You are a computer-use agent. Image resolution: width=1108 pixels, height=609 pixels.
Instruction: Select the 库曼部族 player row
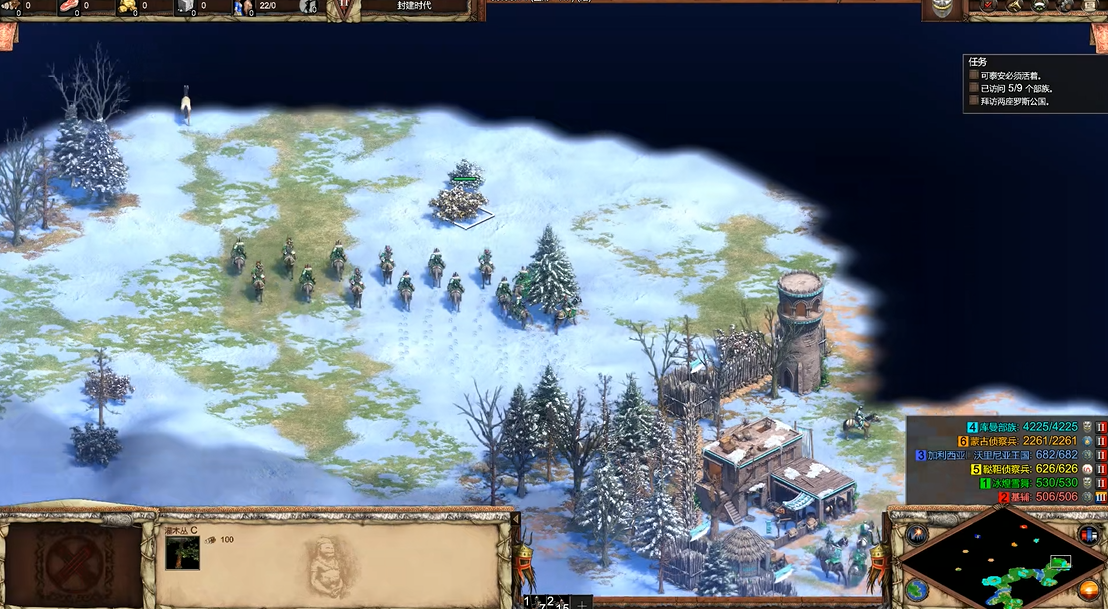(1020, 427)
